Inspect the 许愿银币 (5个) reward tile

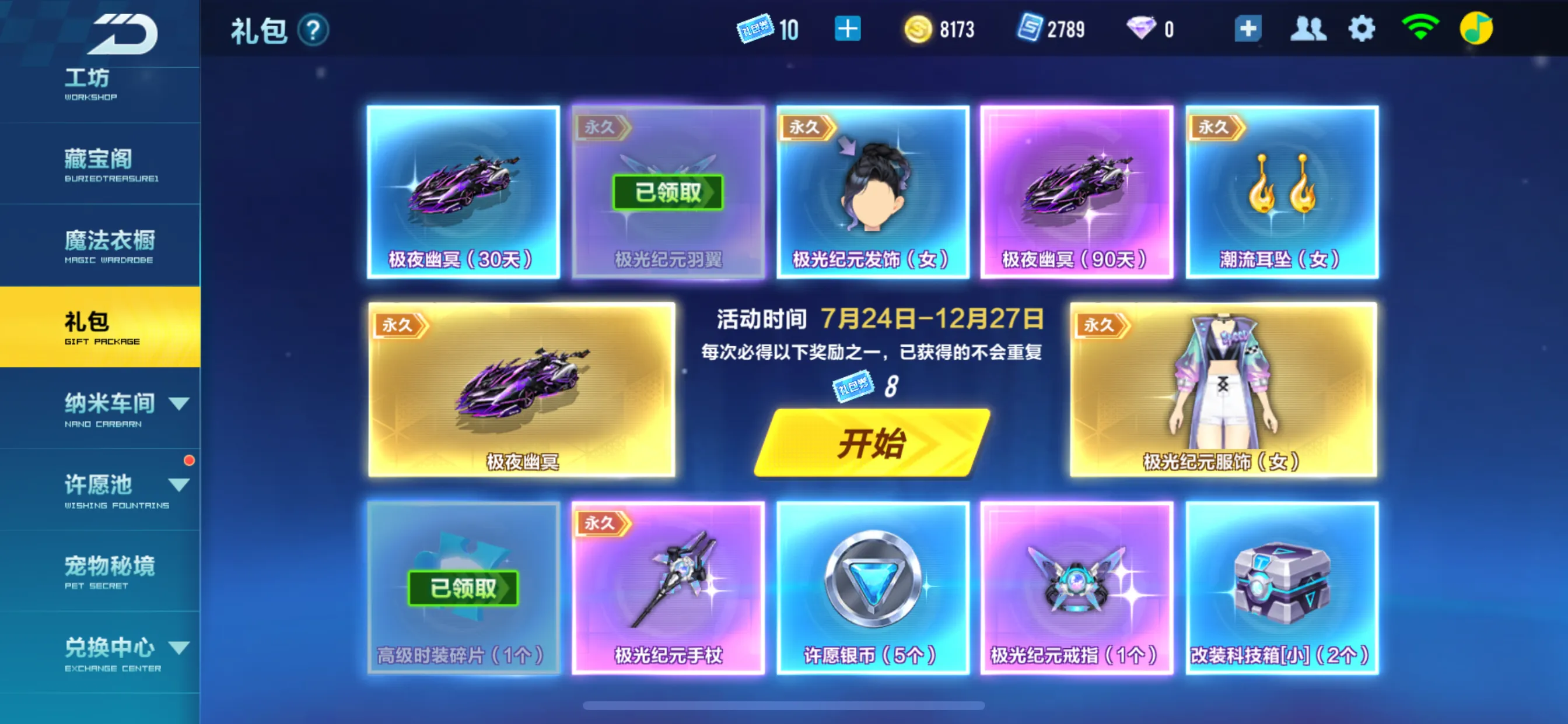tap(872, 587)
